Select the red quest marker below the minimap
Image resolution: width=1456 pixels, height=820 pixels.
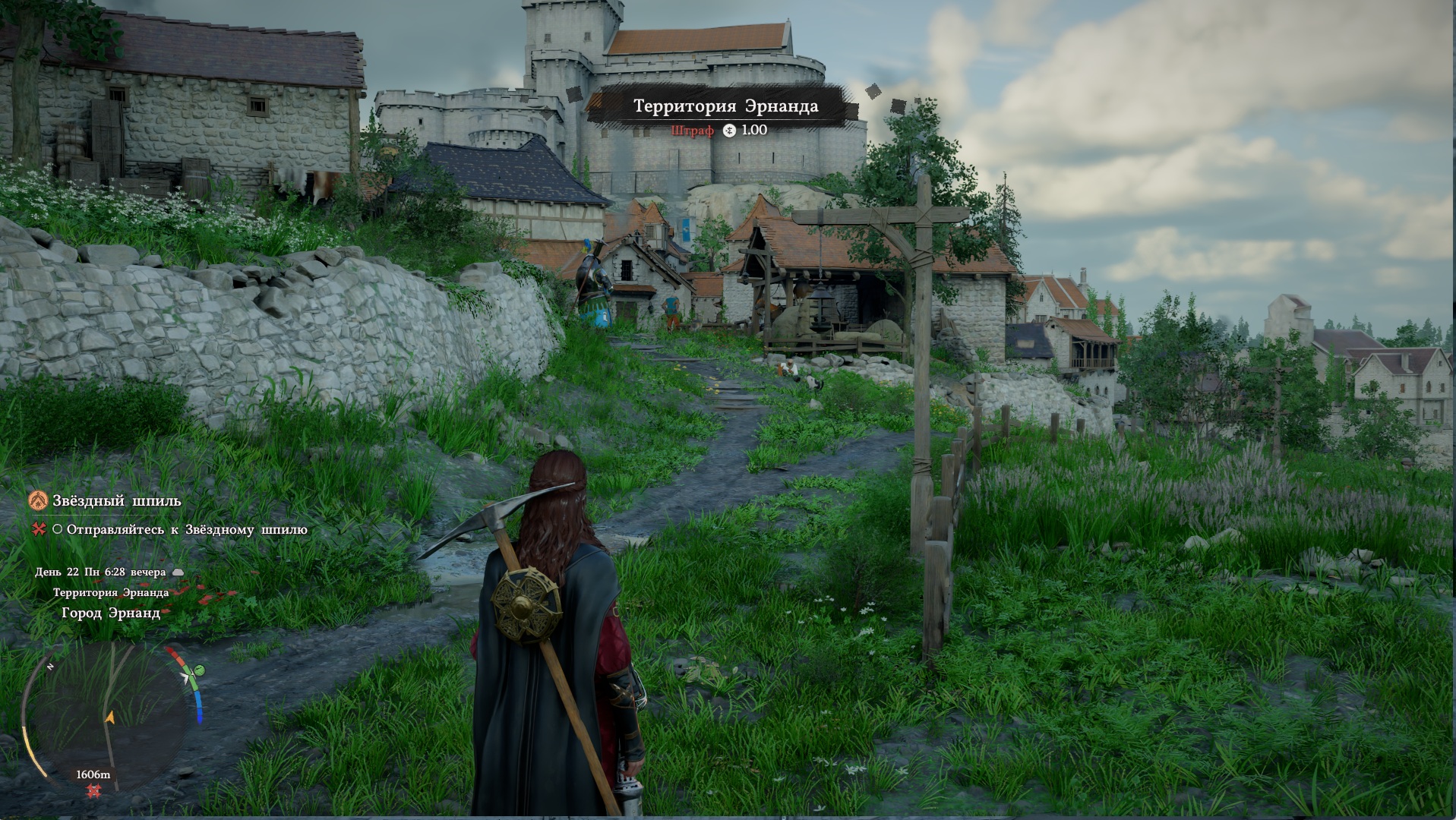click(x=93, y=791)
